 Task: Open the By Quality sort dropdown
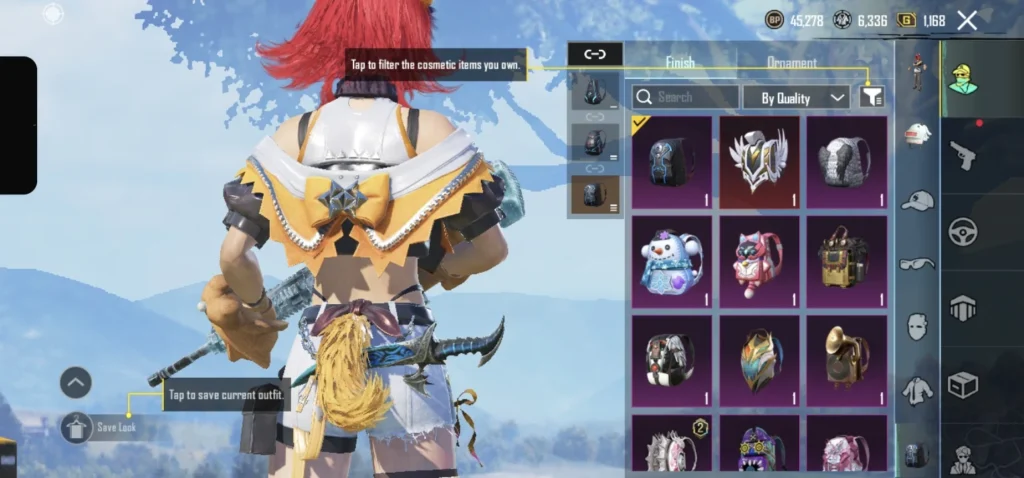click(796, 97)
